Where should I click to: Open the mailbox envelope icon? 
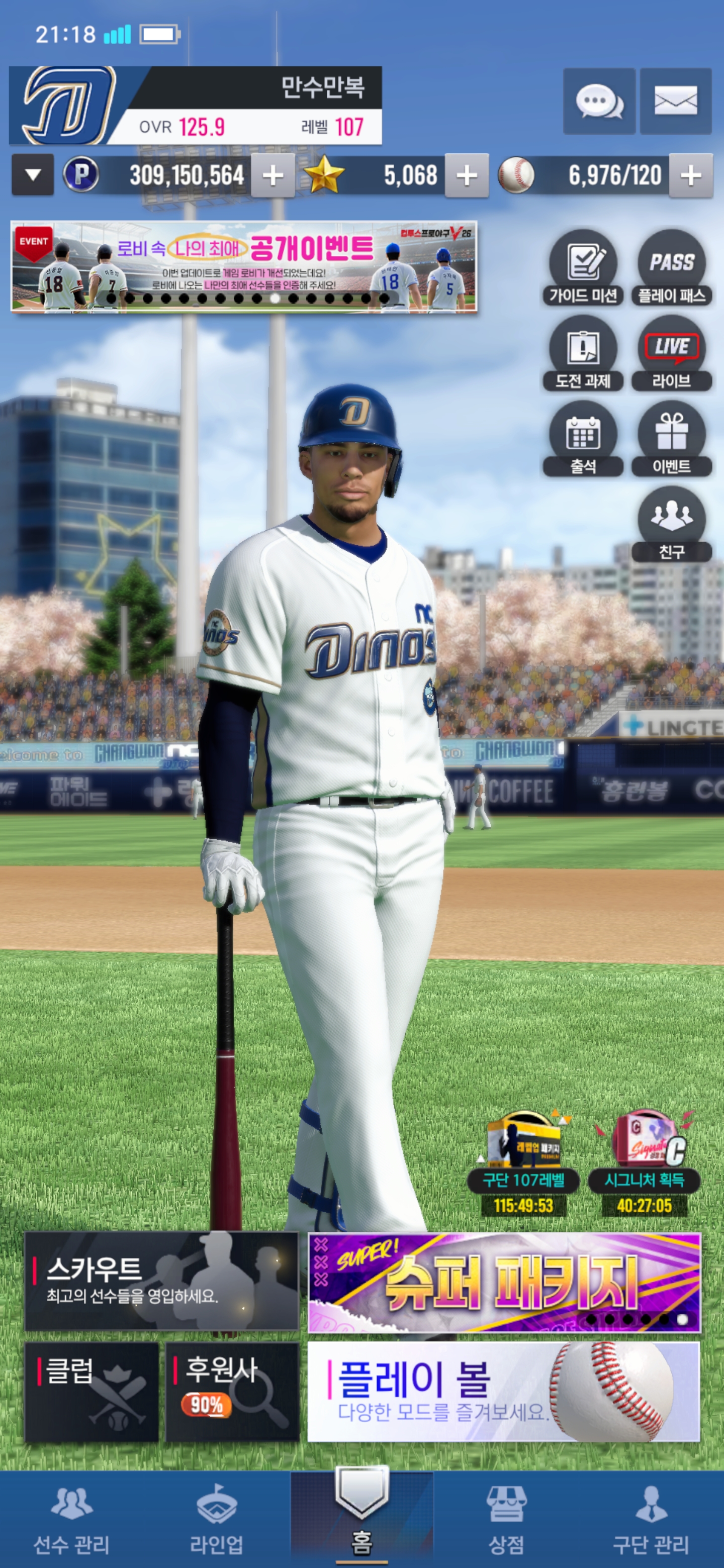(675, 101)
